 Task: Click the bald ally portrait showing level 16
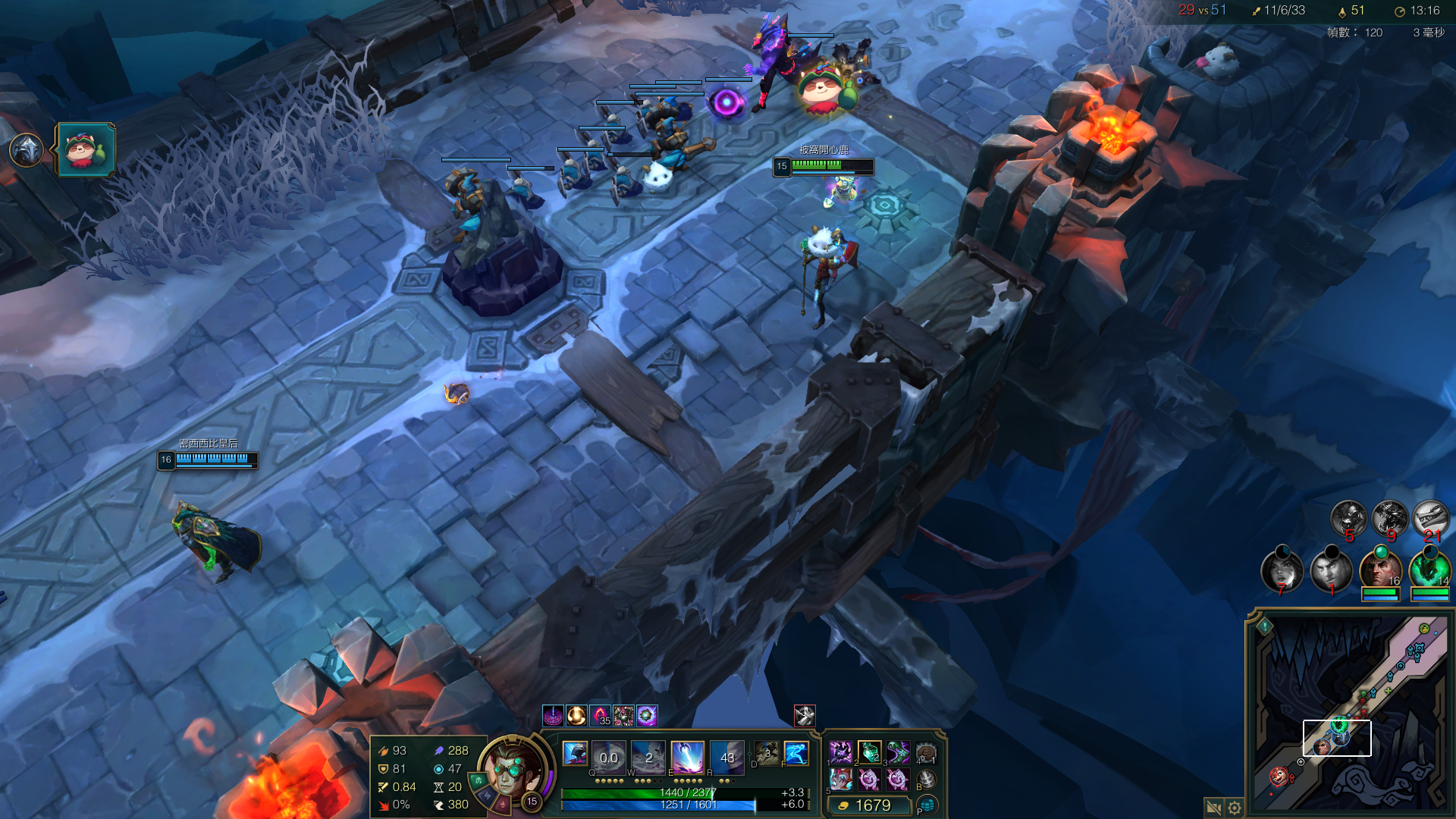click(x=1379, y=570)
